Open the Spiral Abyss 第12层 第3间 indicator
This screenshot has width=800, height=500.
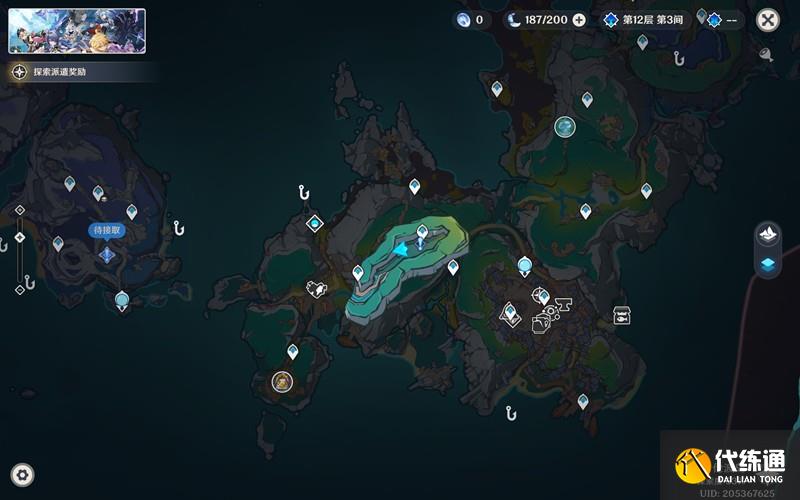click(x=645, y=20)
